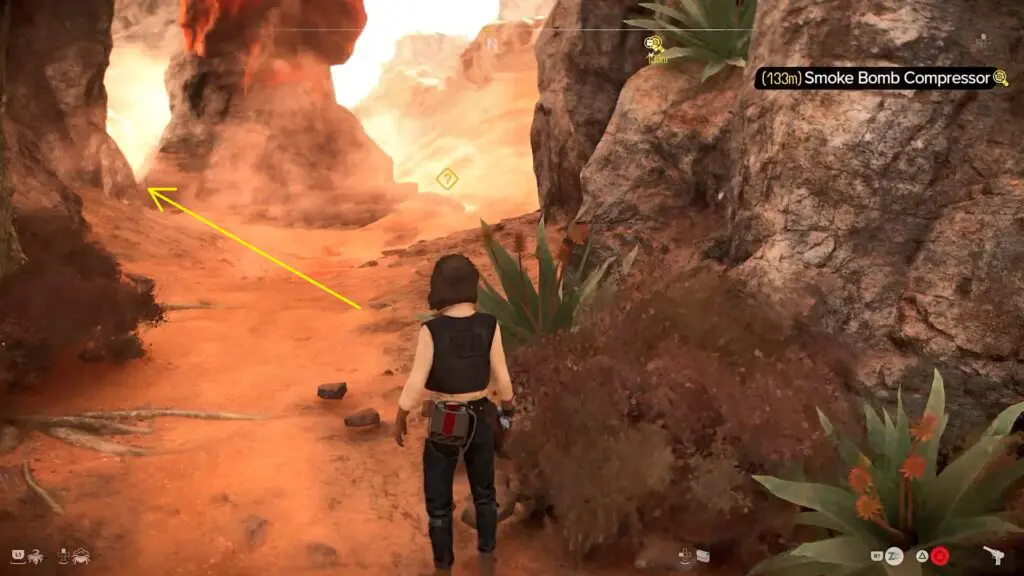Click the data card icon near bottom center
1024x576 pixels.
[x=702, y=555]
